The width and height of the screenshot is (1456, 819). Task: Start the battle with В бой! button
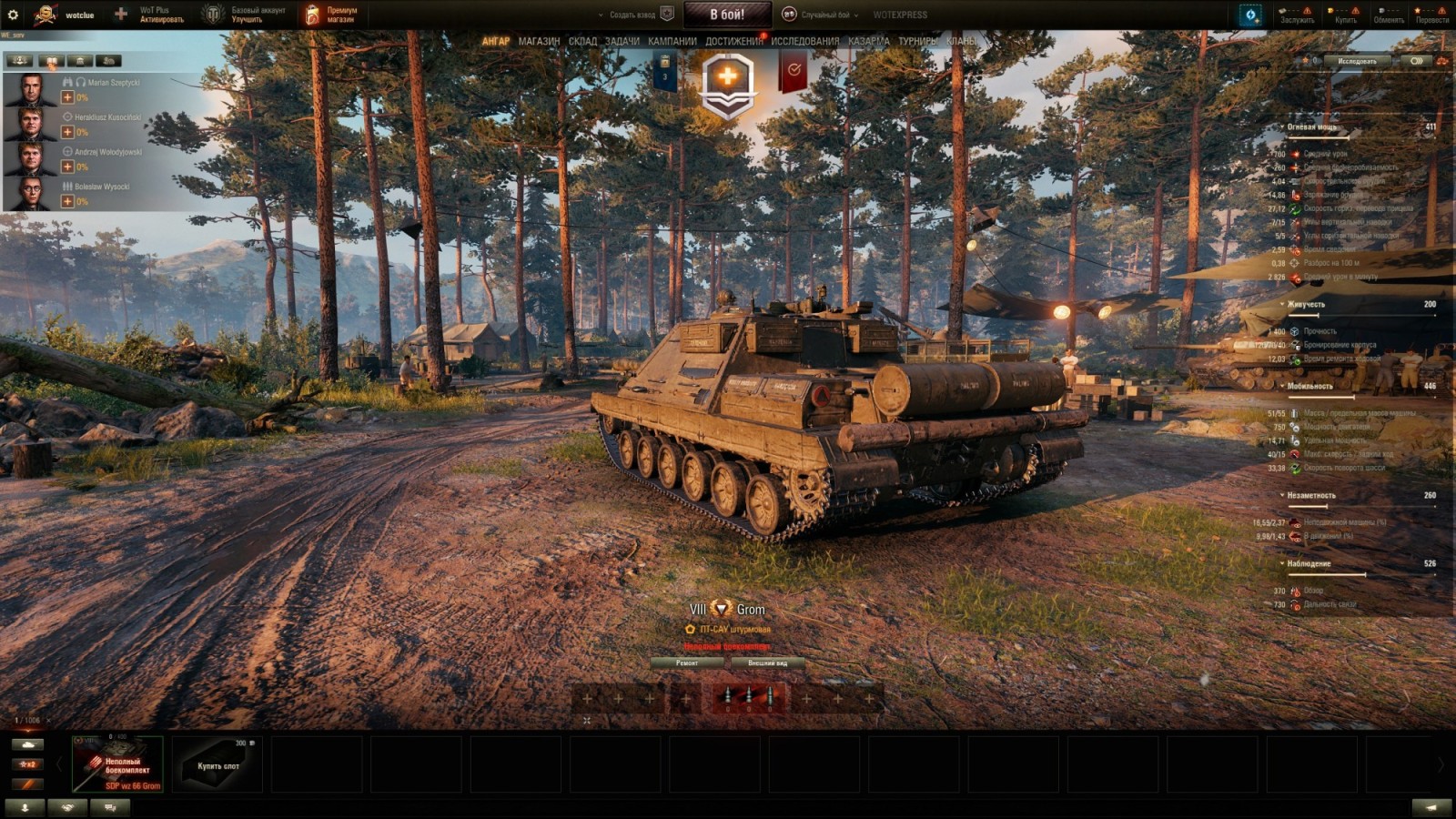[727, 15]
